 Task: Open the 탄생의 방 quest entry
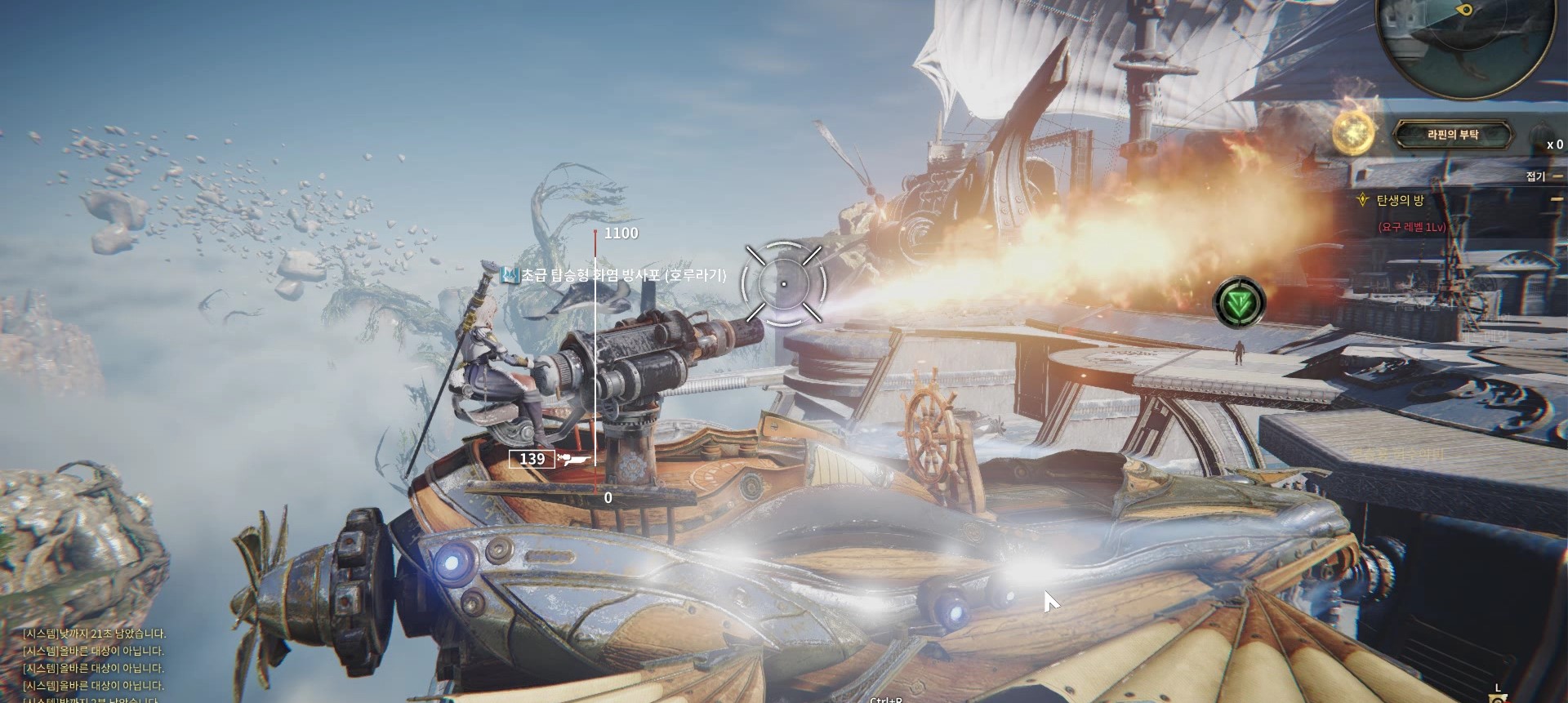[x=1400, y=200]
